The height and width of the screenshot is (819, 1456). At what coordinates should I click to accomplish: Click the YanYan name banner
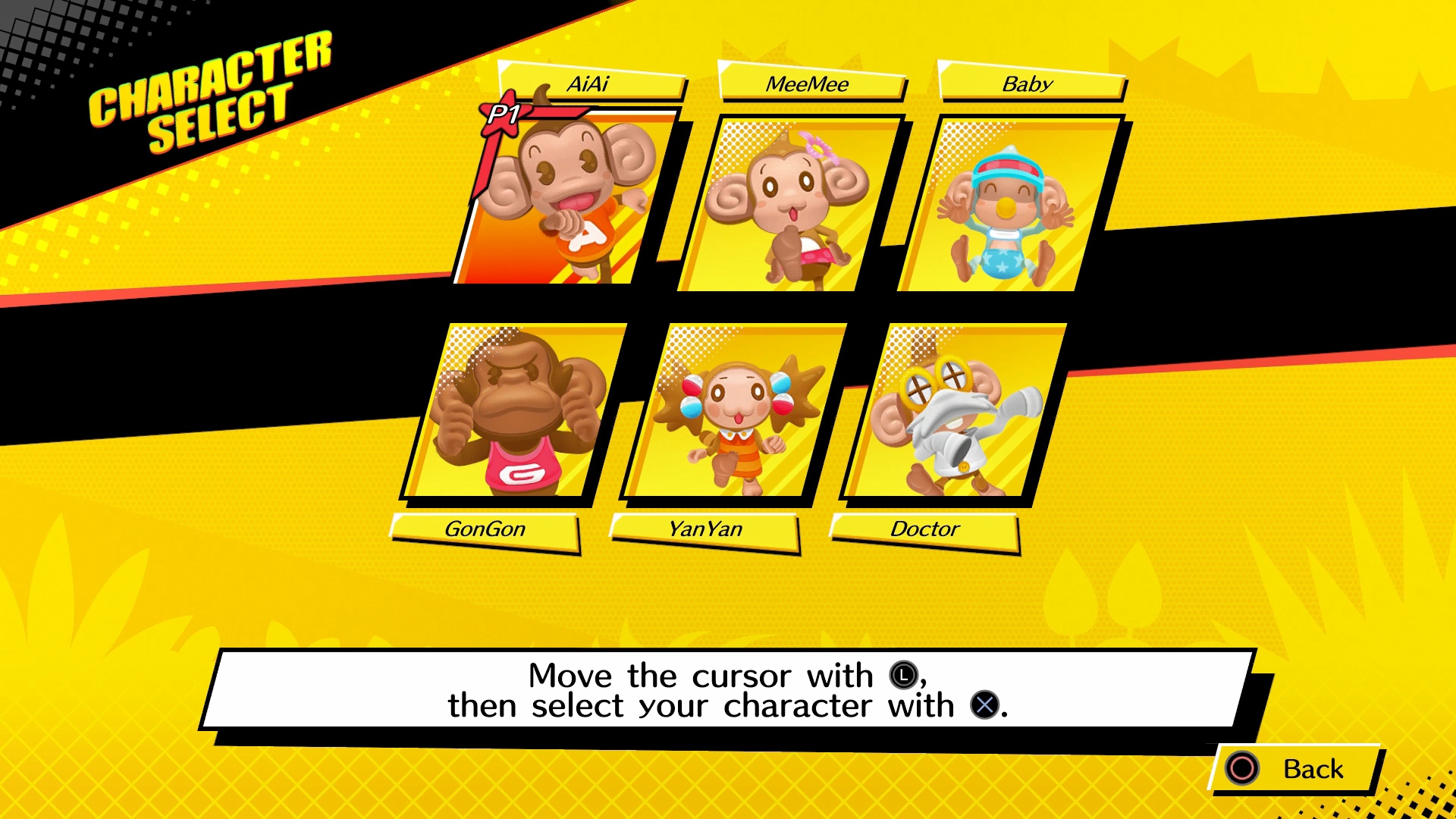tap(705, 529)
